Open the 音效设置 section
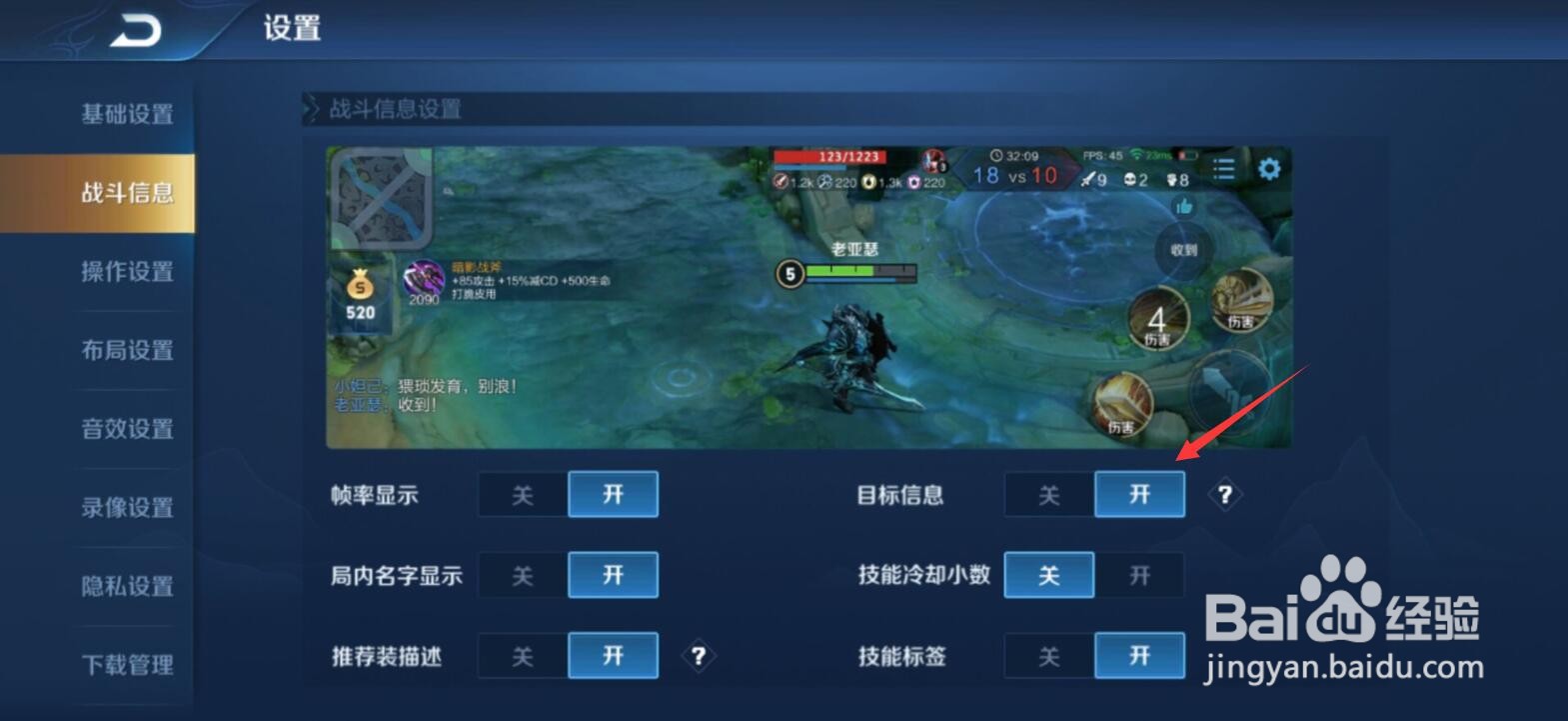This screenshot has width=1568, height=721. (126, 429)
